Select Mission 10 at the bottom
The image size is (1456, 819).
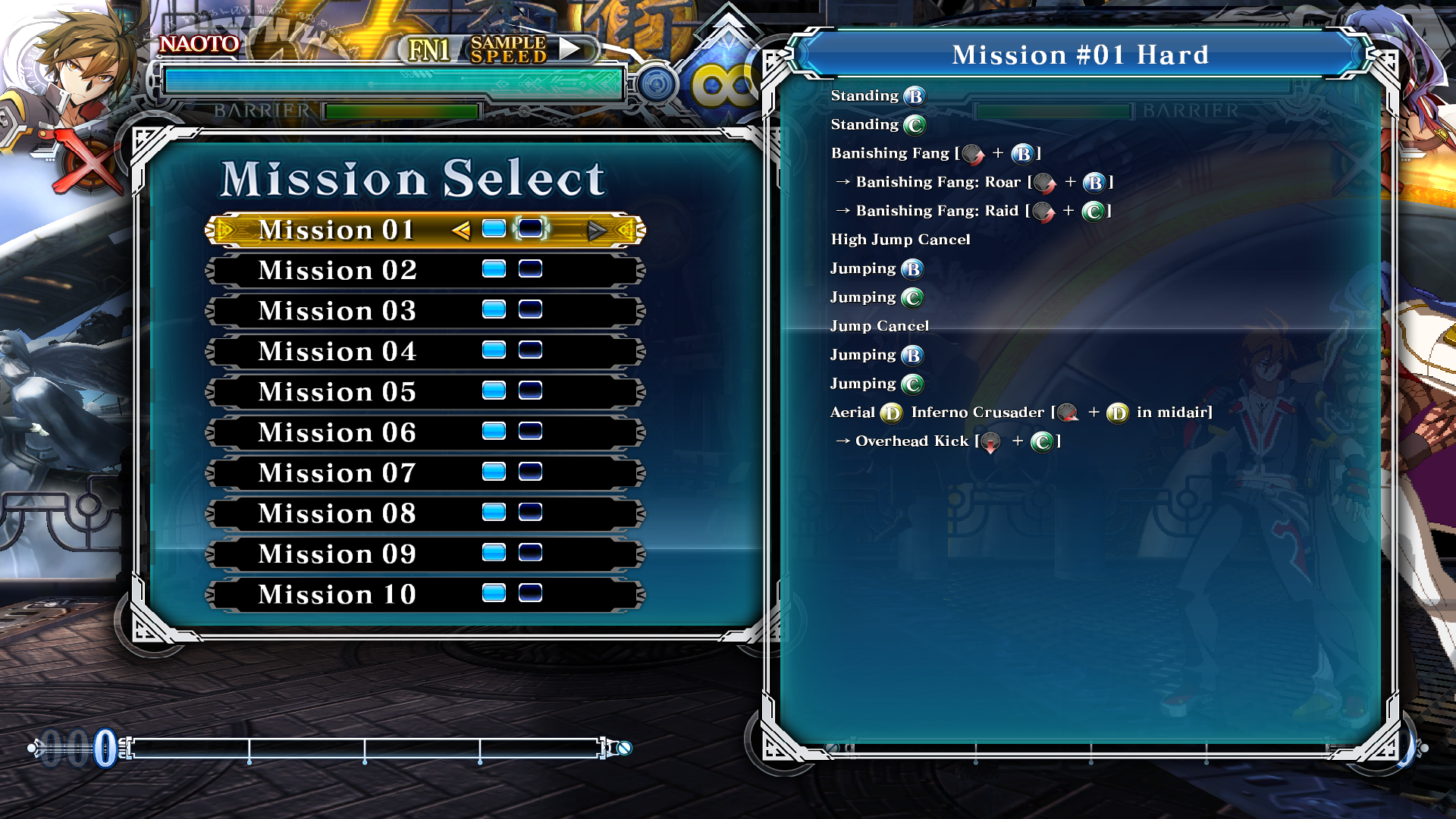click(x=337, y=595)
